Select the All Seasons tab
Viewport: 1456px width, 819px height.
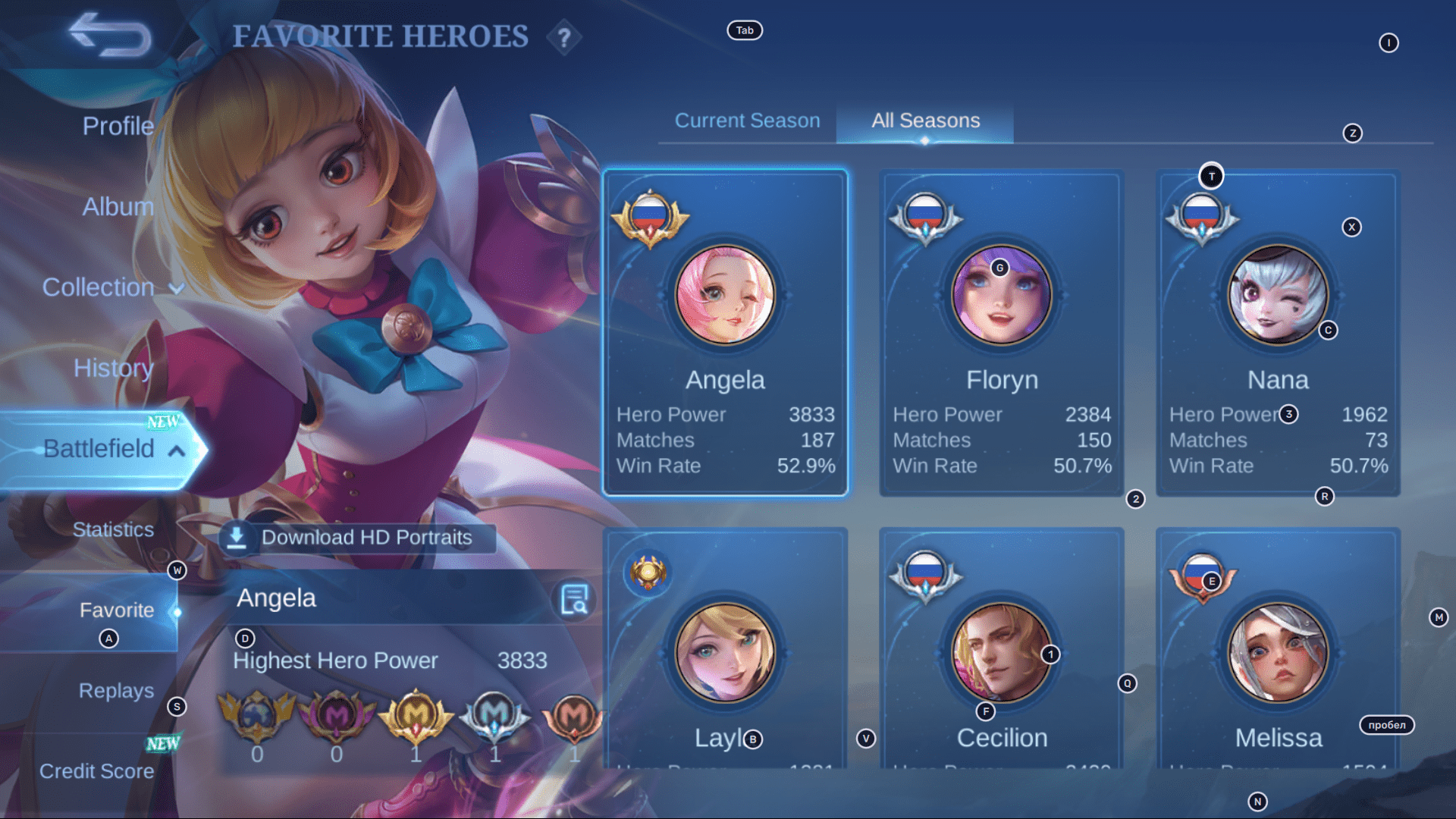coord(925,121)
